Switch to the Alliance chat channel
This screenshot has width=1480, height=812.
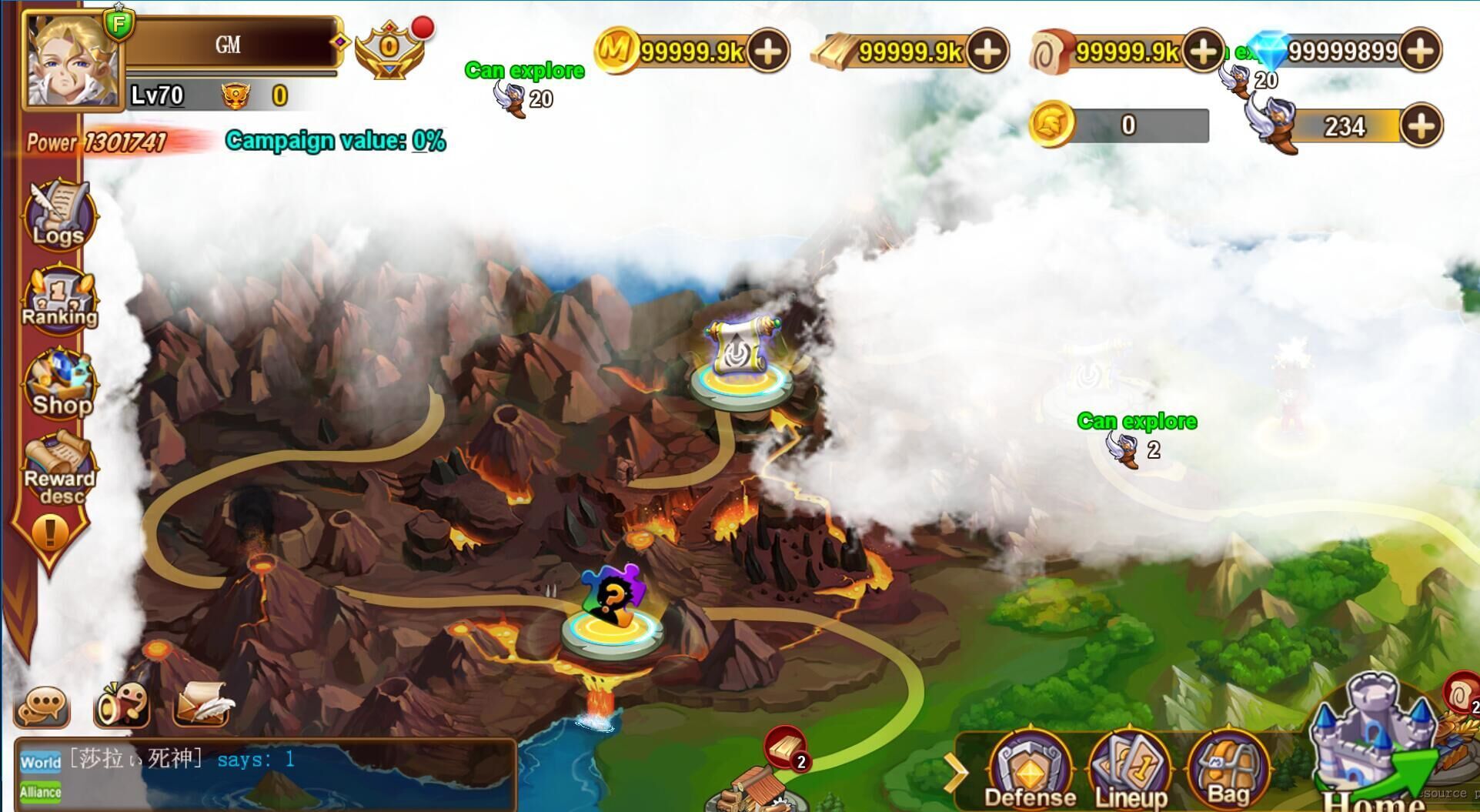pos(40,792)
